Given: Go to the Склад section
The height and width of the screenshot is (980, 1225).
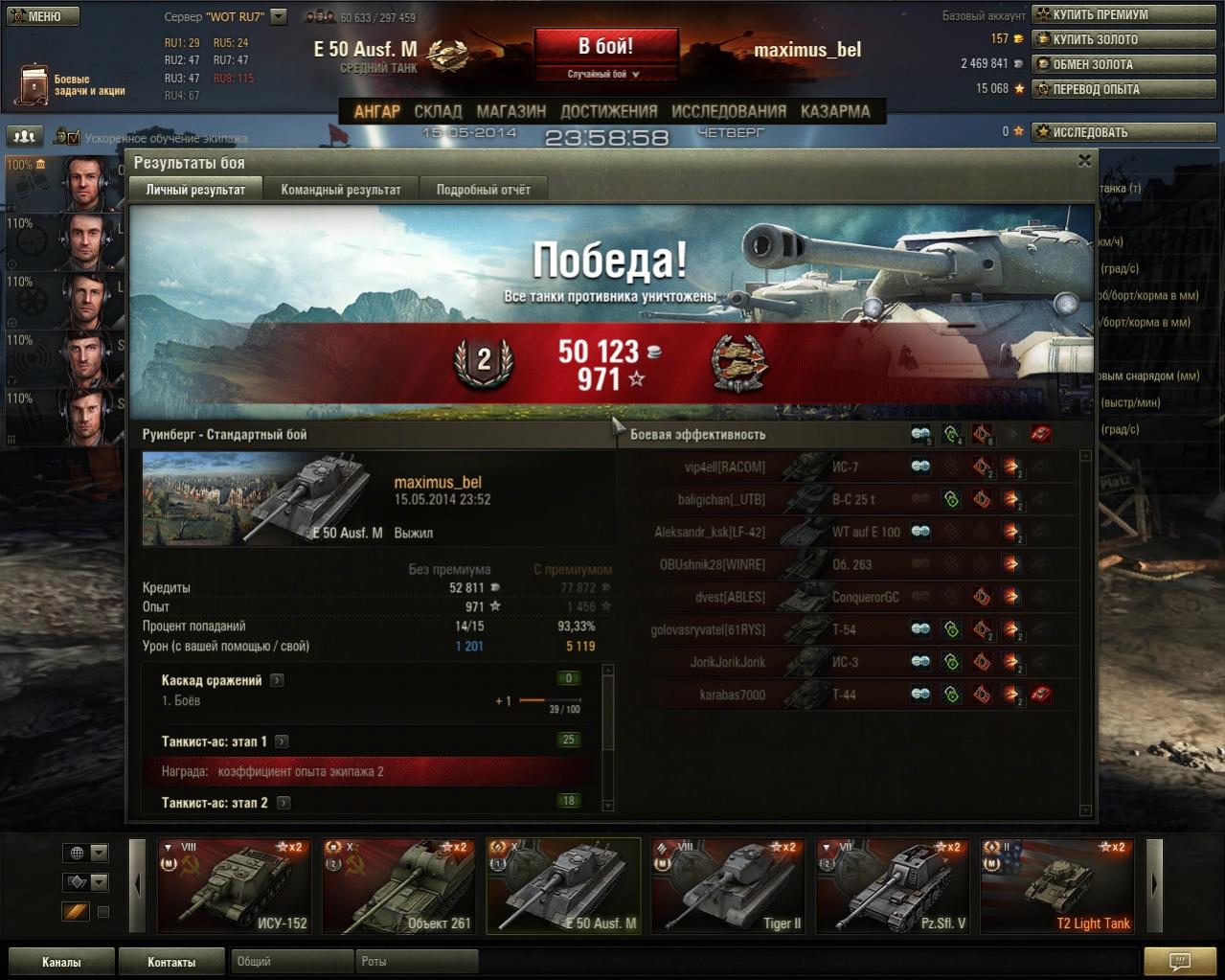Looking at the screenshot, I should coord(438,111).
